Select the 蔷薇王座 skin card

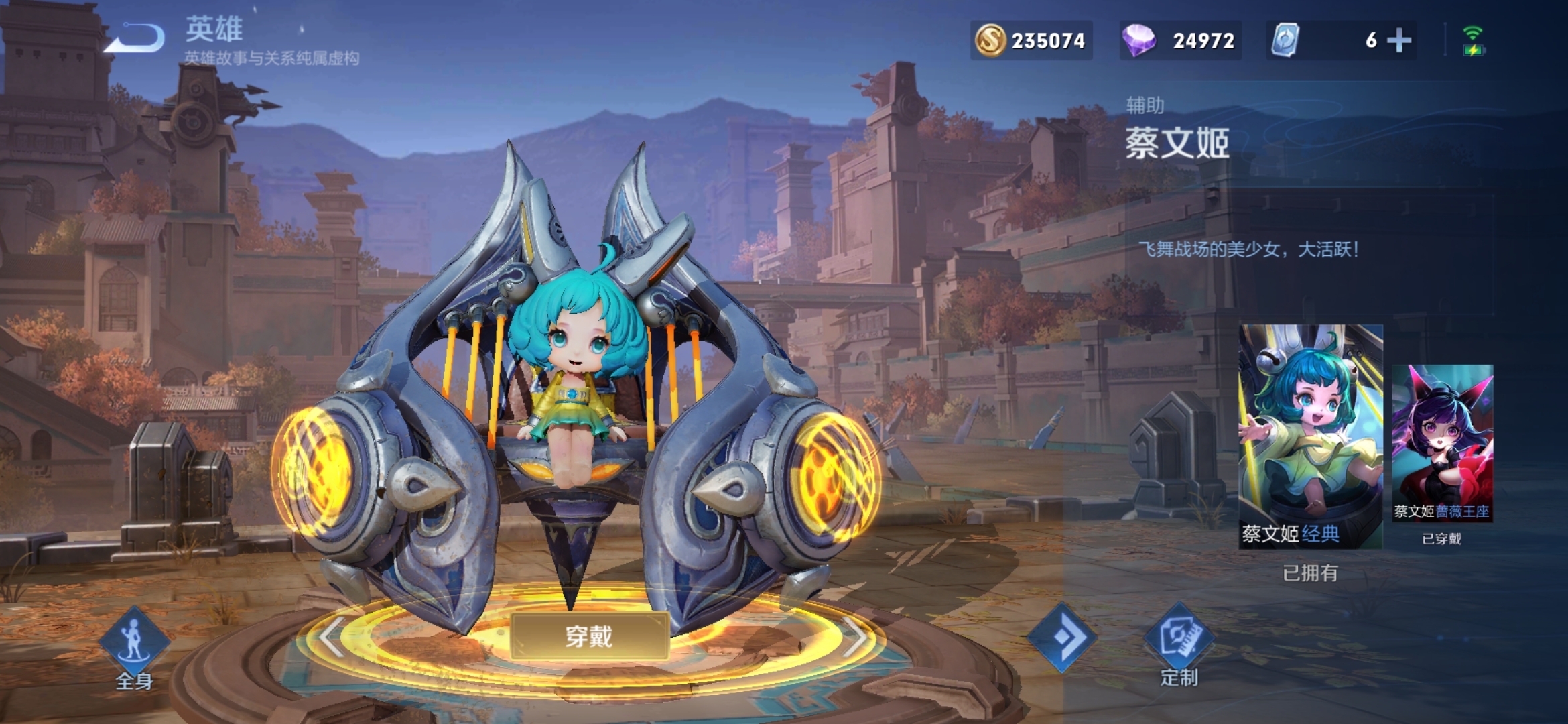click(1442, 442)
